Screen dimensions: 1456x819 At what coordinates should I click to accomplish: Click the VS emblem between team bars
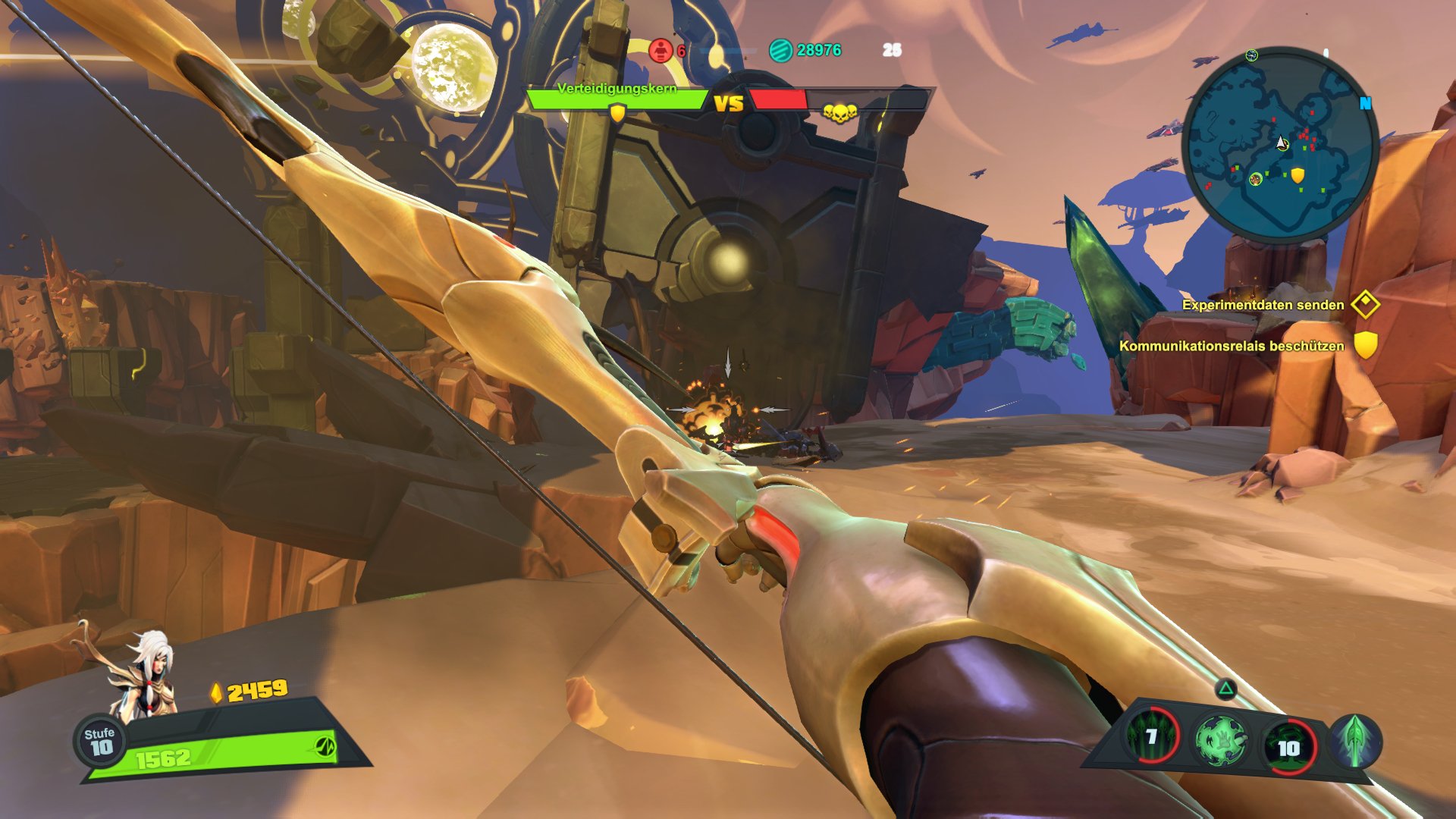pos(730,102)
